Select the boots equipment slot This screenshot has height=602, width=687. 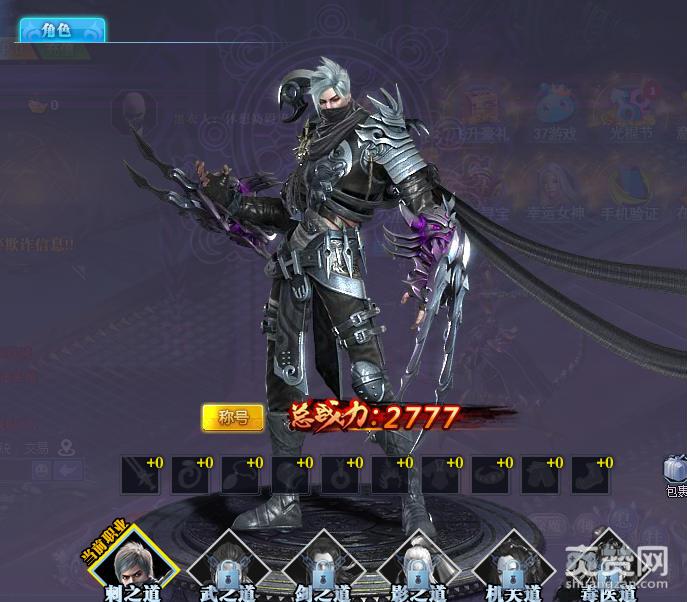tap(590, 475)
